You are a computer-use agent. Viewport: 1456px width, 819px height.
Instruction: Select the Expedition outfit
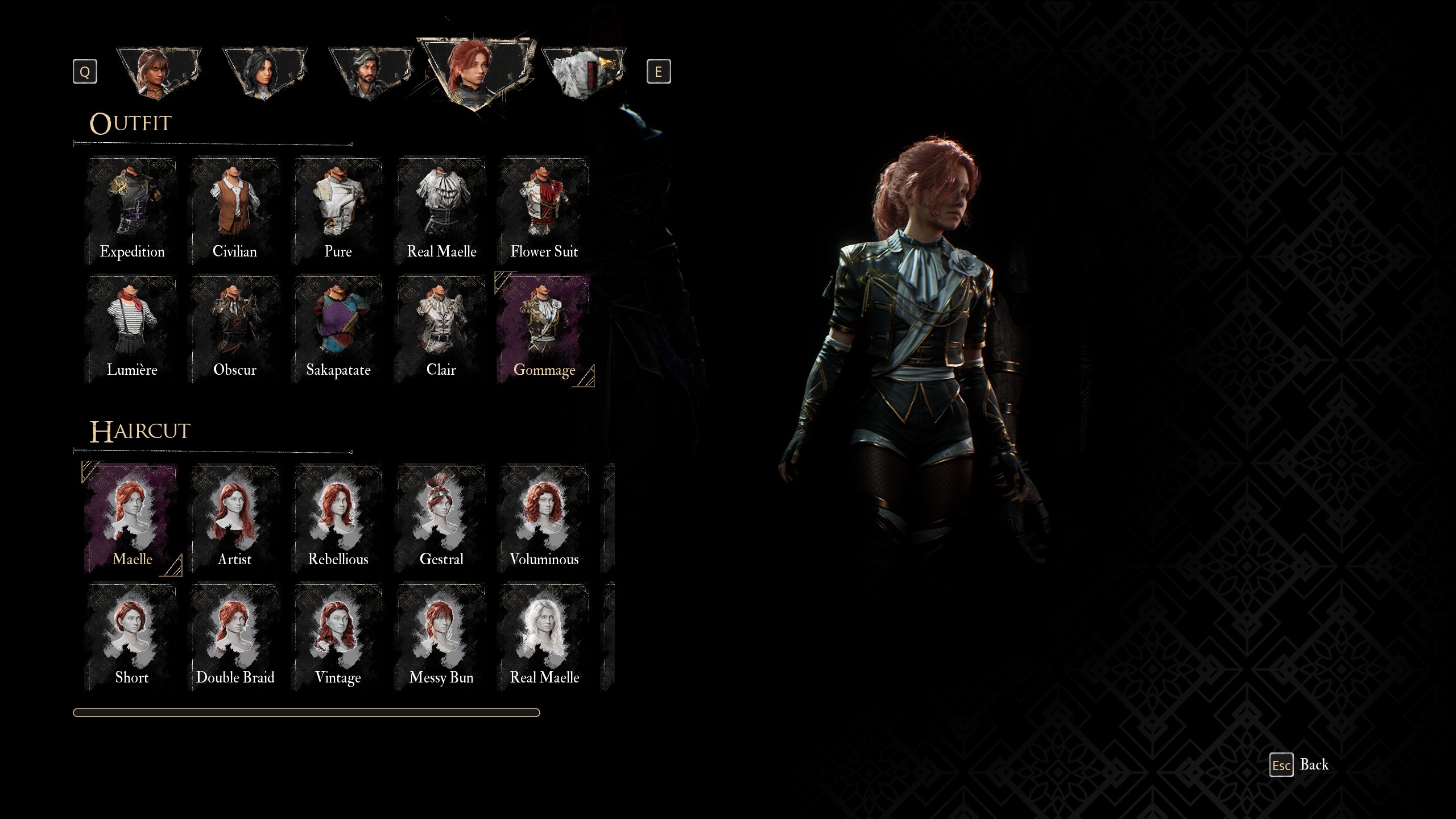pos(132,210)
